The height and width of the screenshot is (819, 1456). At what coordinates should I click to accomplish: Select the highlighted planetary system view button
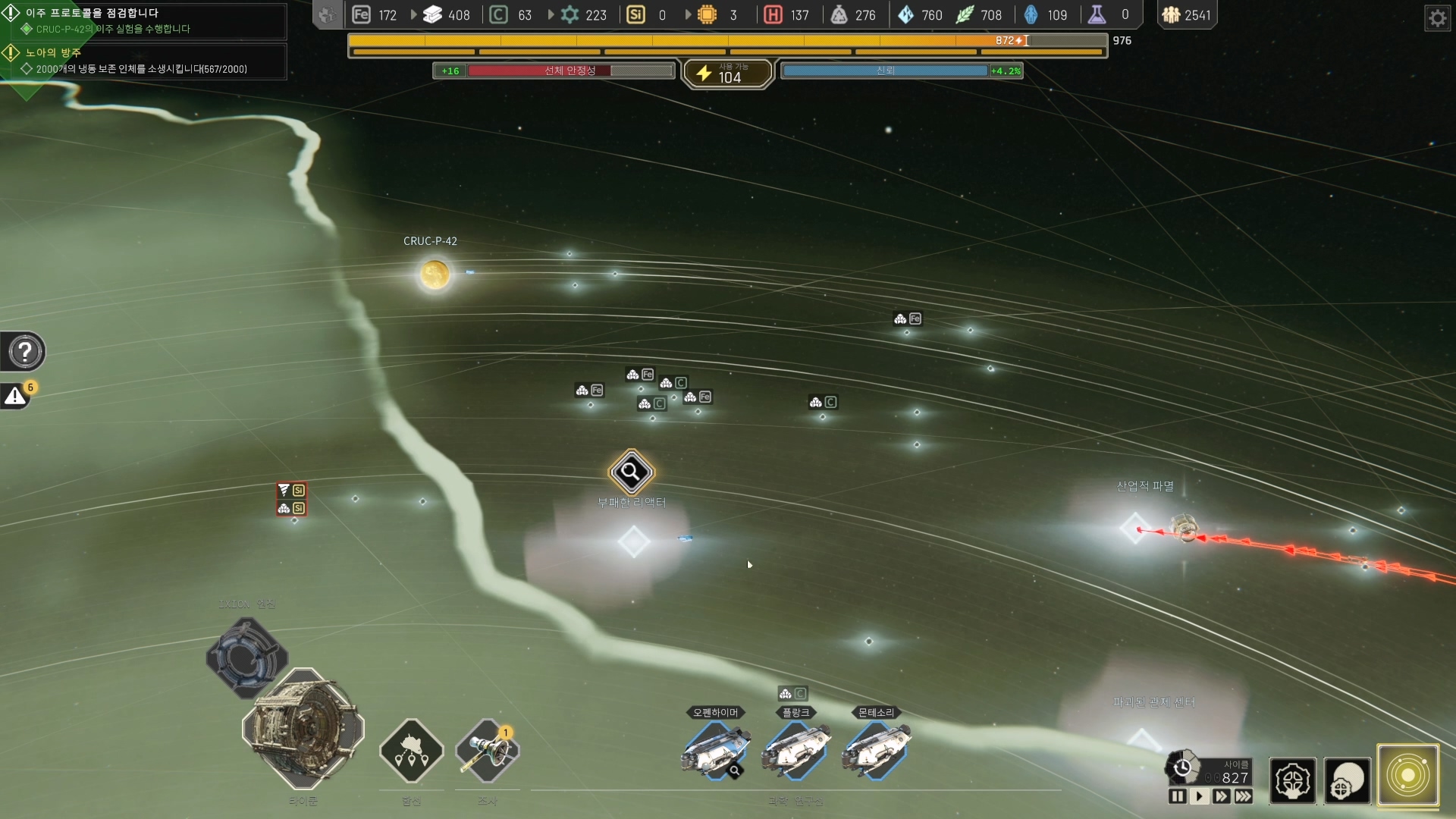pyautogui.click(x=1408, y=776)
